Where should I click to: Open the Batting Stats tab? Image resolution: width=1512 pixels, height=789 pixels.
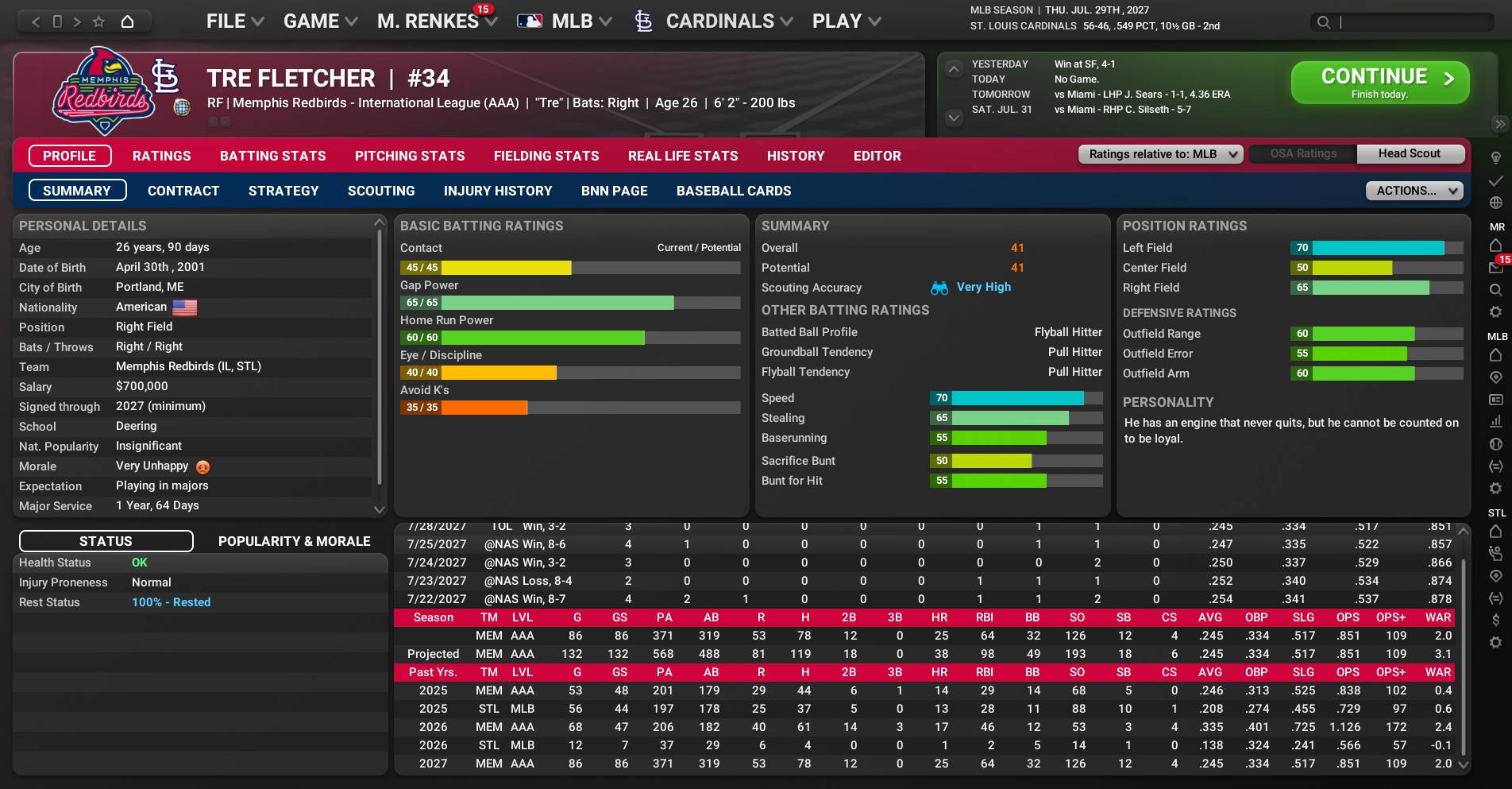click(x=272, y=156)
